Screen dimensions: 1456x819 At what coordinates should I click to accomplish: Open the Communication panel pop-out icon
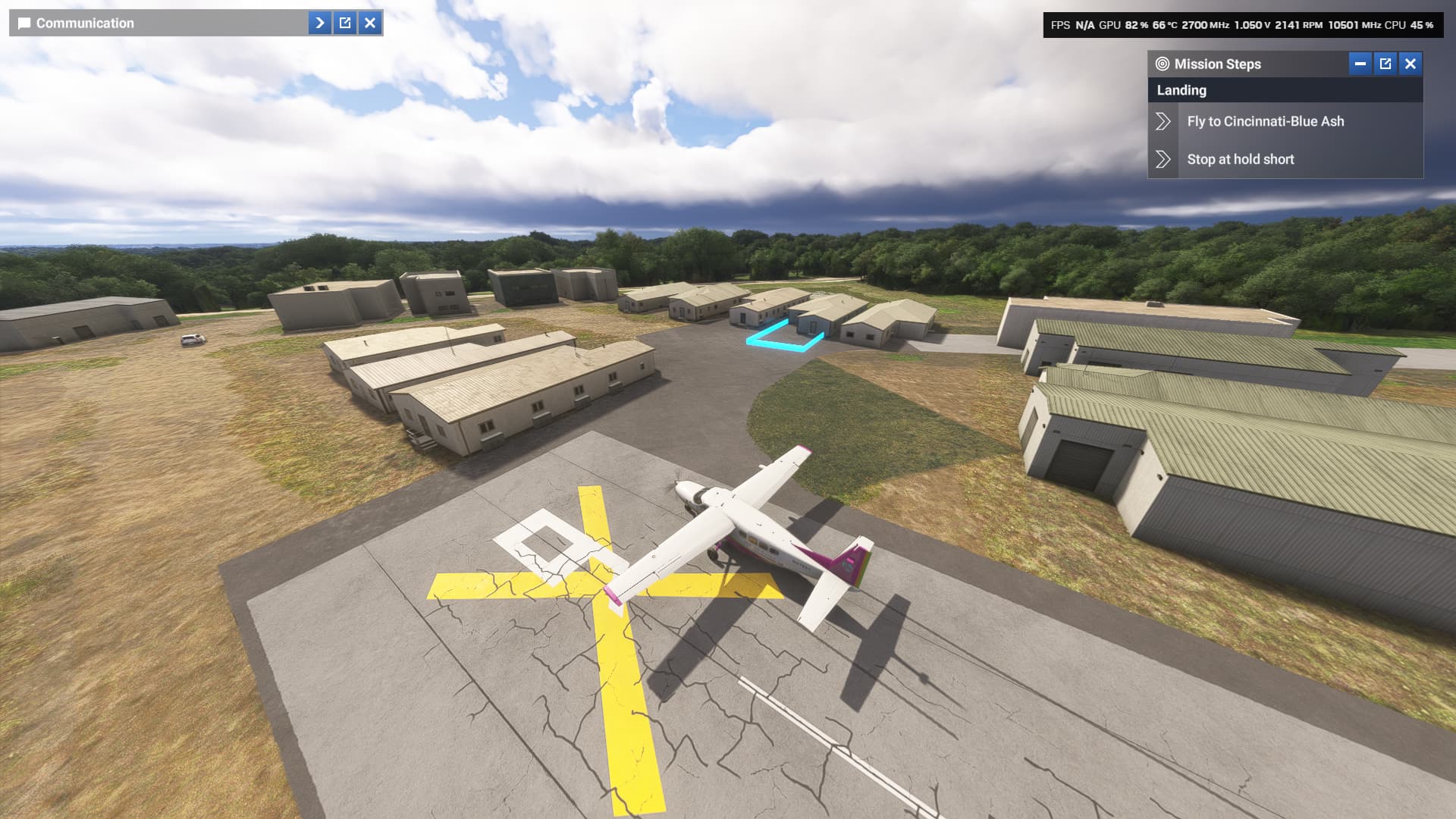click(x=344, y=23)
